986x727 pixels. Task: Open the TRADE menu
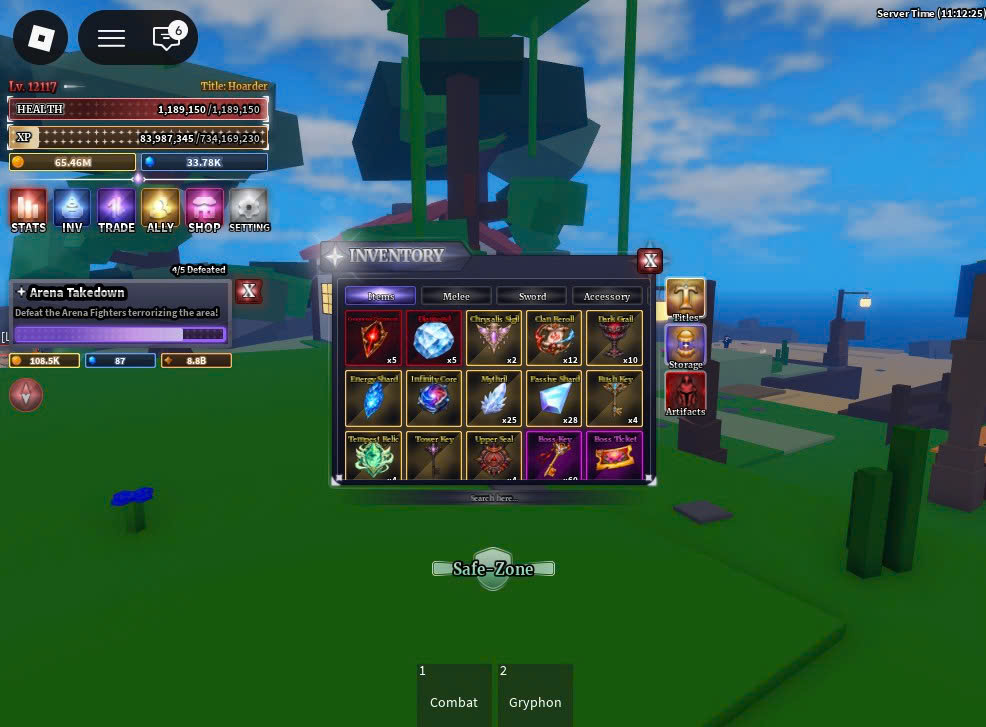pyautogui.click(x=116, y=210)
